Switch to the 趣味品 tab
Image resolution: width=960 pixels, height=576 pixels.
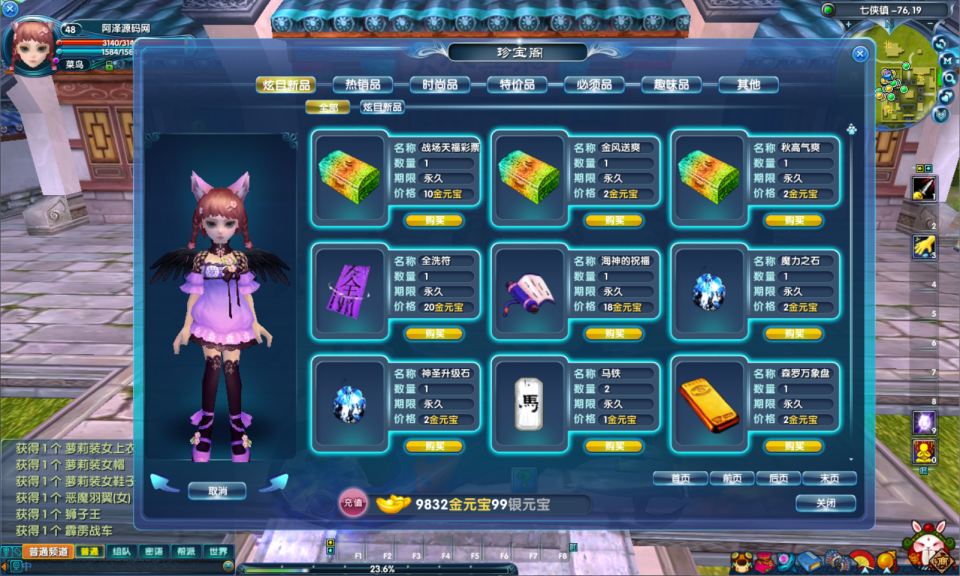(x=671, y=85)
